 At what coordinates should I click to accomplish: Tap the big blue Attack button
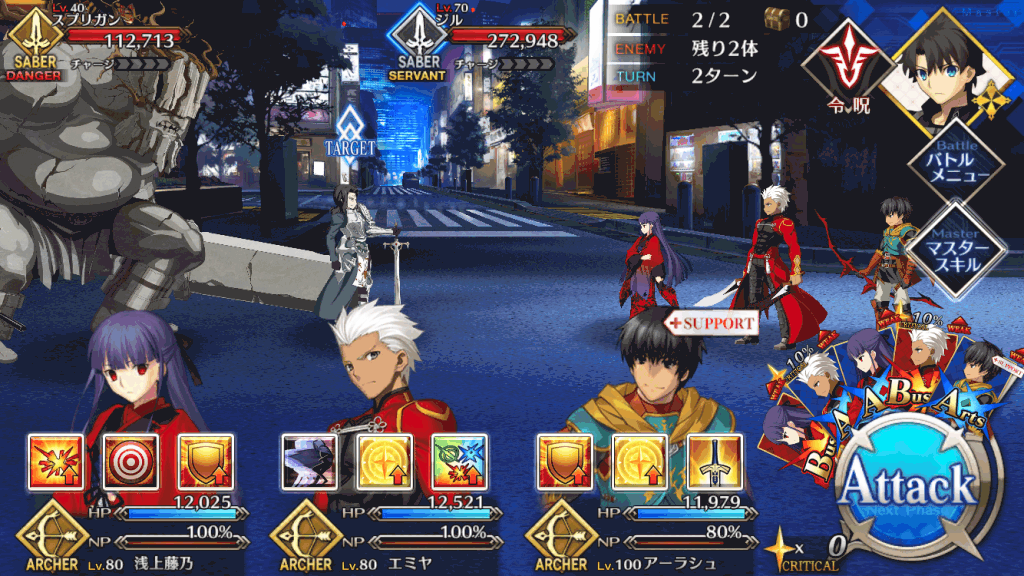(x=907, y=490)
